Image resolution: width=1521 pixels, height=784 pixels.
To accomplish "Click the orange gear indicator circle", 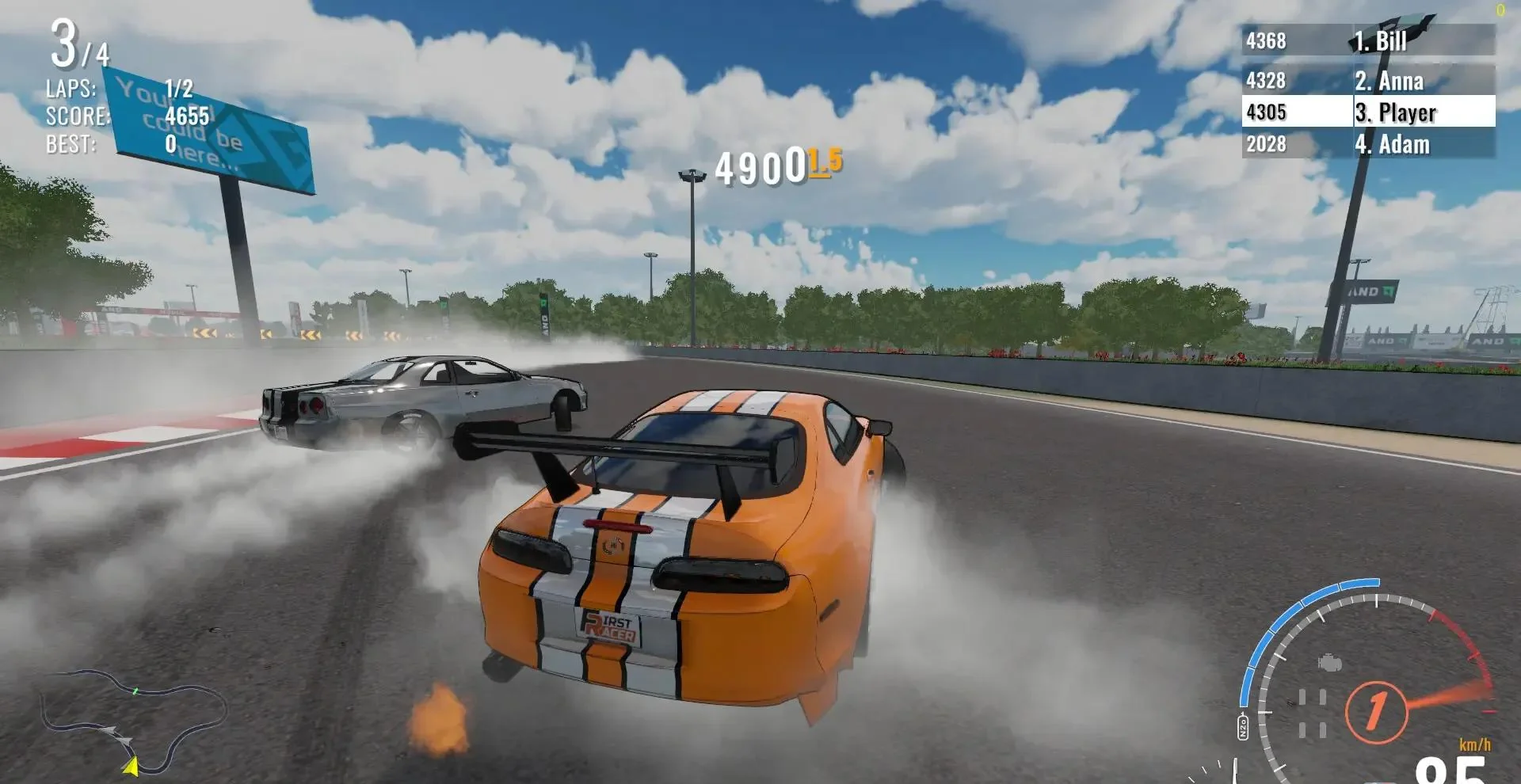I will [1376, 711].
